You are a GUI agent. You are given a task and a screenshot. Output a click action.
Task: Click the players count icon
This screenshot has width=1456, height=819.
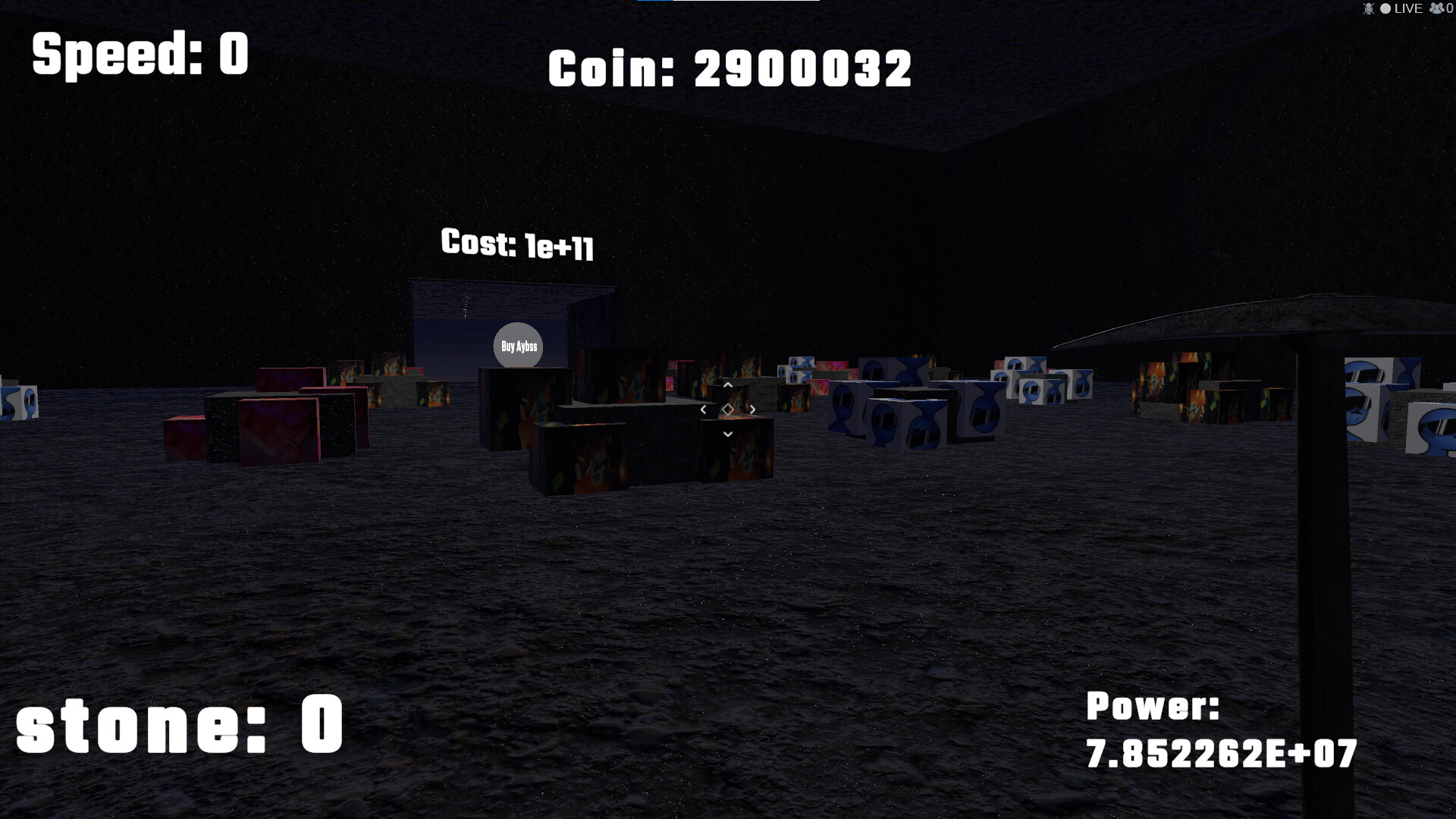tap(1436, 8)
